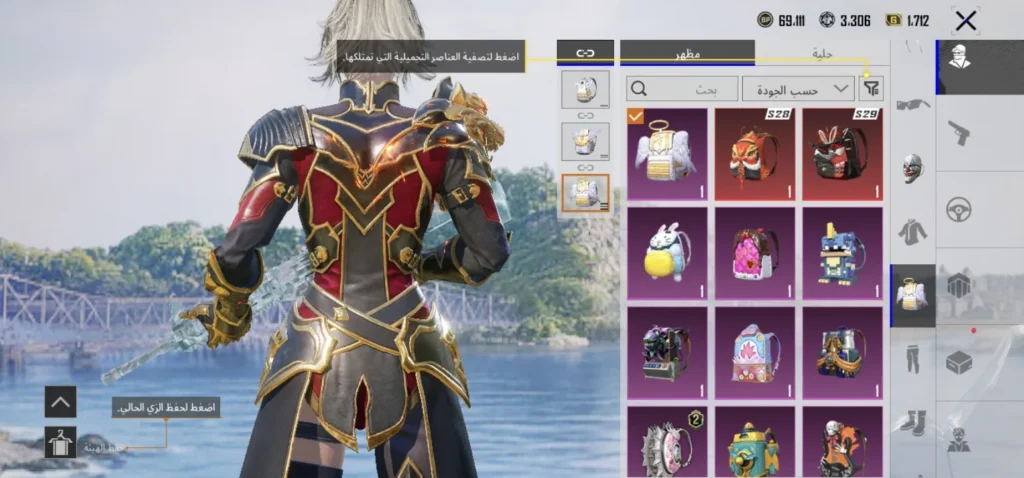Select the white angel wings backpack
Viewport: 1024px width, 478px height.
[667, 153]
